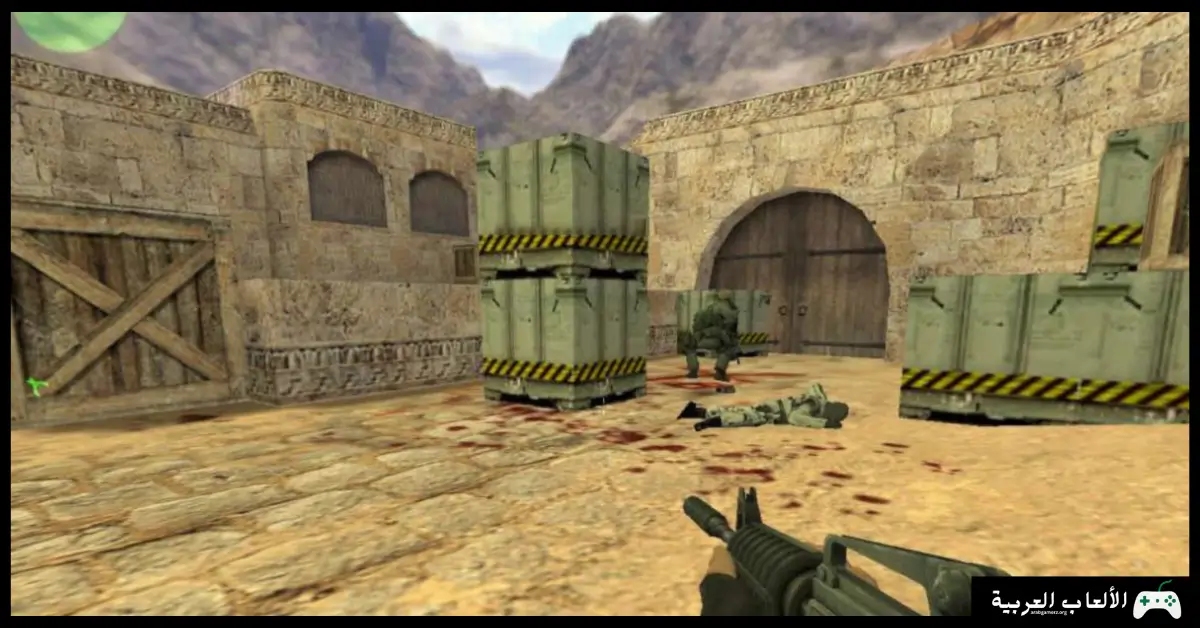The width and height of the screenshot is (1200, 628).
Task: Open the Arabic games watermark logo
Action: (x=1085, y=601)
